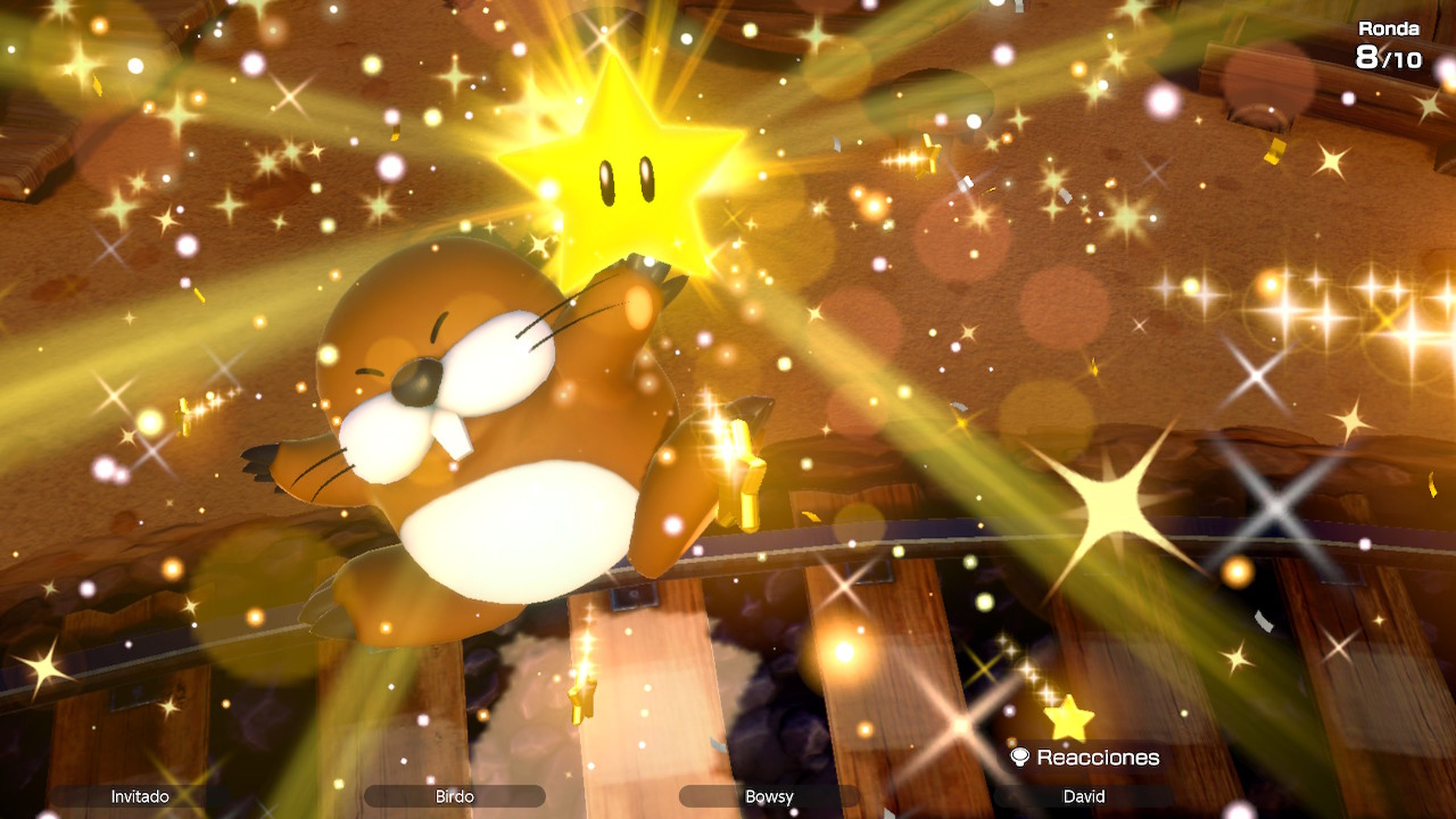Viewport: 1456px width, 819px height.
Task: Select the controller-button icon beside Reacciones
Action: click(1021, 755)
